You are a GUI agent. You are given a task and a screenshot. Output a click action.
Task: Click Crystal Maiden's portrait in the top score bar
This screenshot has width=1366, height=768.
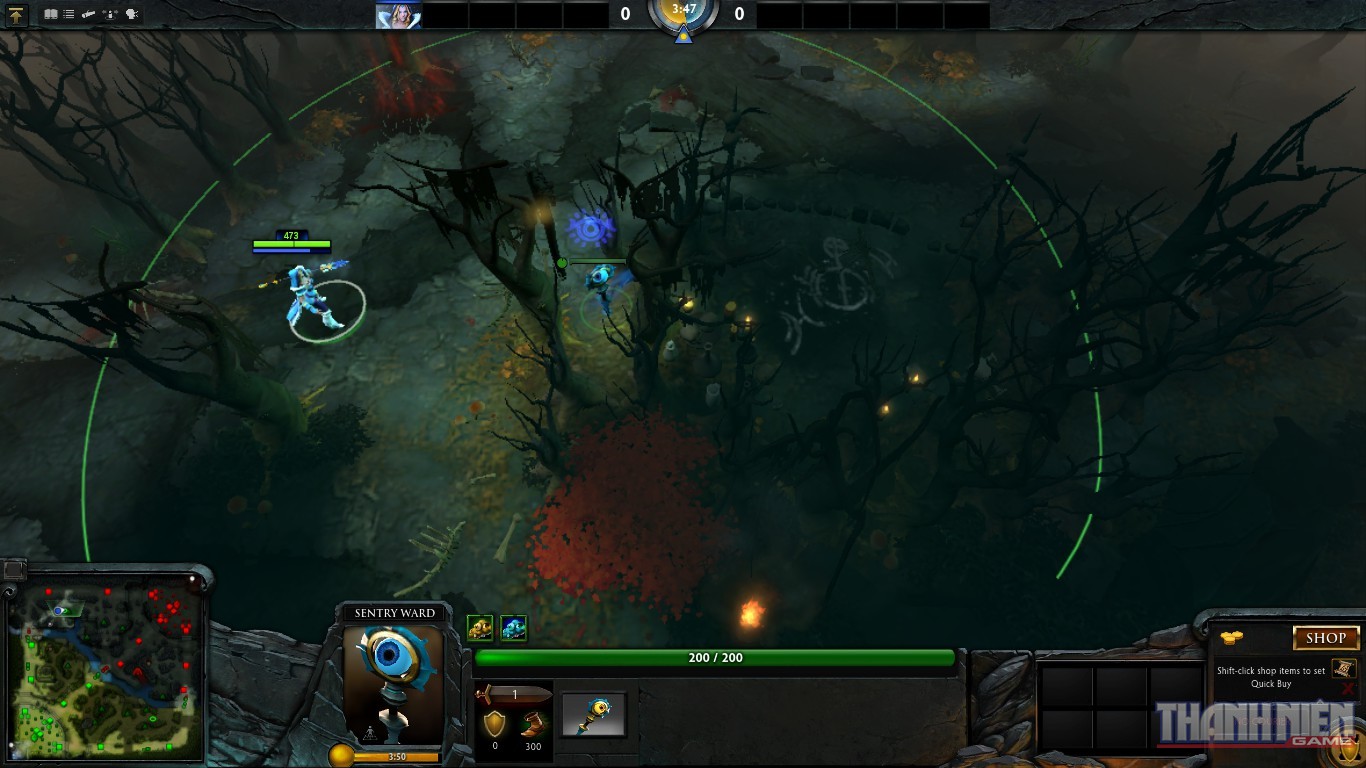(x=399, y=14)
